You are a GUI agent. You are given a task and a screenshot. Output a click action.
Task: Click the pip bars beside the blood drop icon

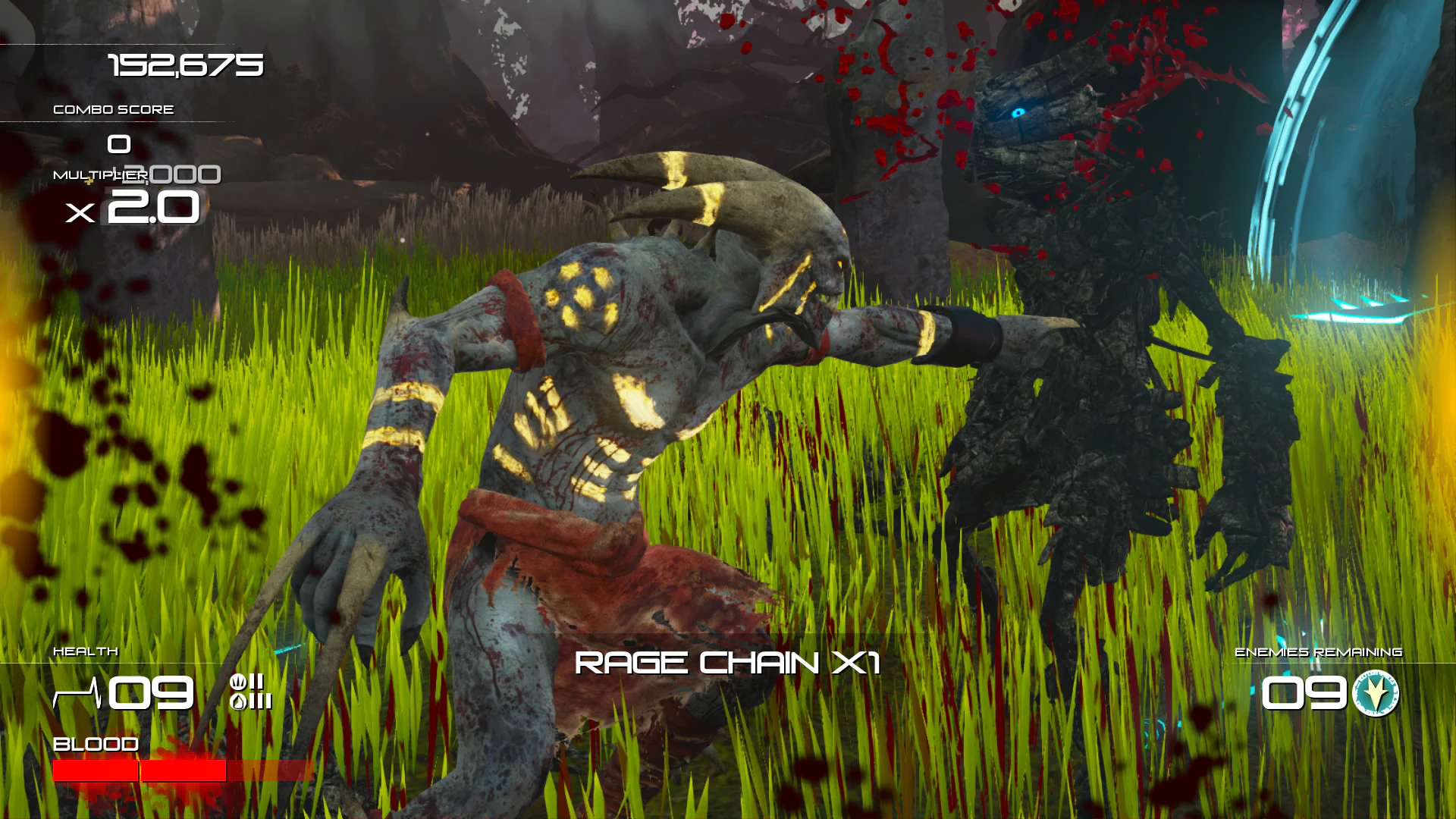pyautogui.click(x=261, y=701)
